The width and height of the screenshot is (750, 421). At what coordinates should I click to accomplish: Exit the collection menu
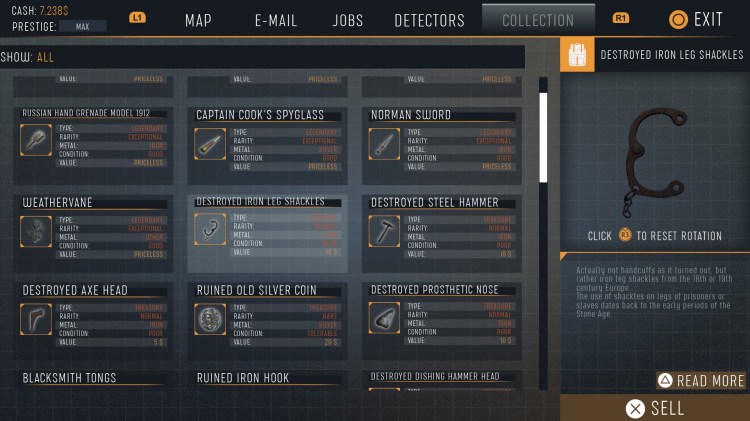point(696,19)
